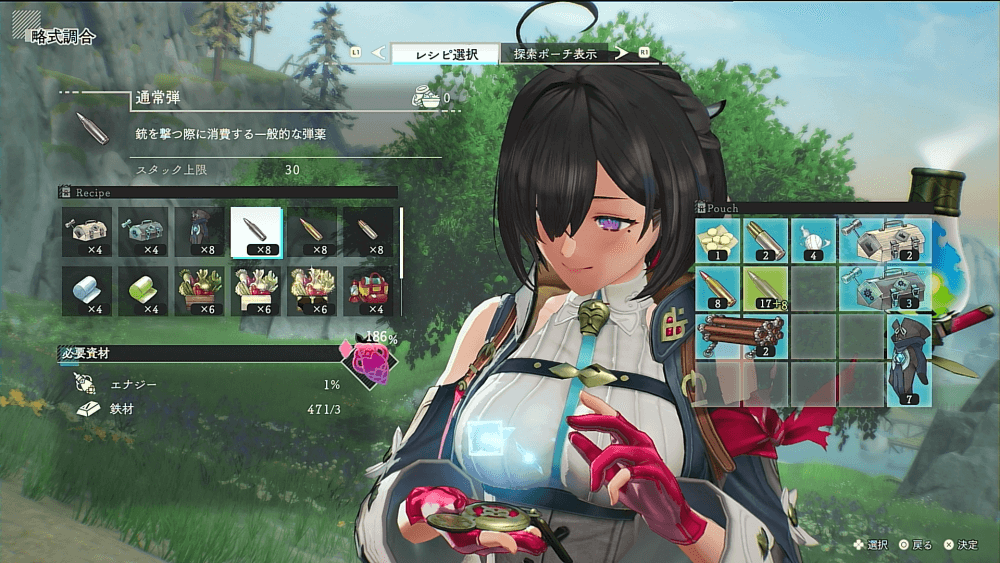The height and width of the screenshot is (563, 1000).
Task: Select the sparkling vegetable crate recipe
Action: [312, 291]
